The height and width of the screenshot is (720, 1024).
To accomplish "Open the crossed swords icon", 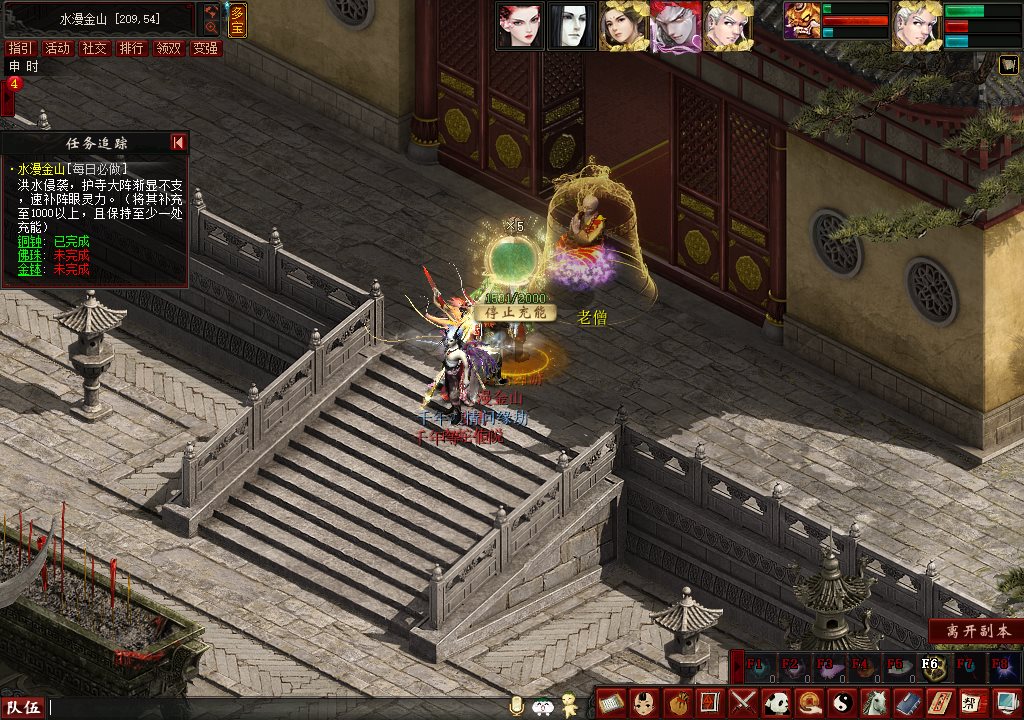I will (x=743, y=702).
